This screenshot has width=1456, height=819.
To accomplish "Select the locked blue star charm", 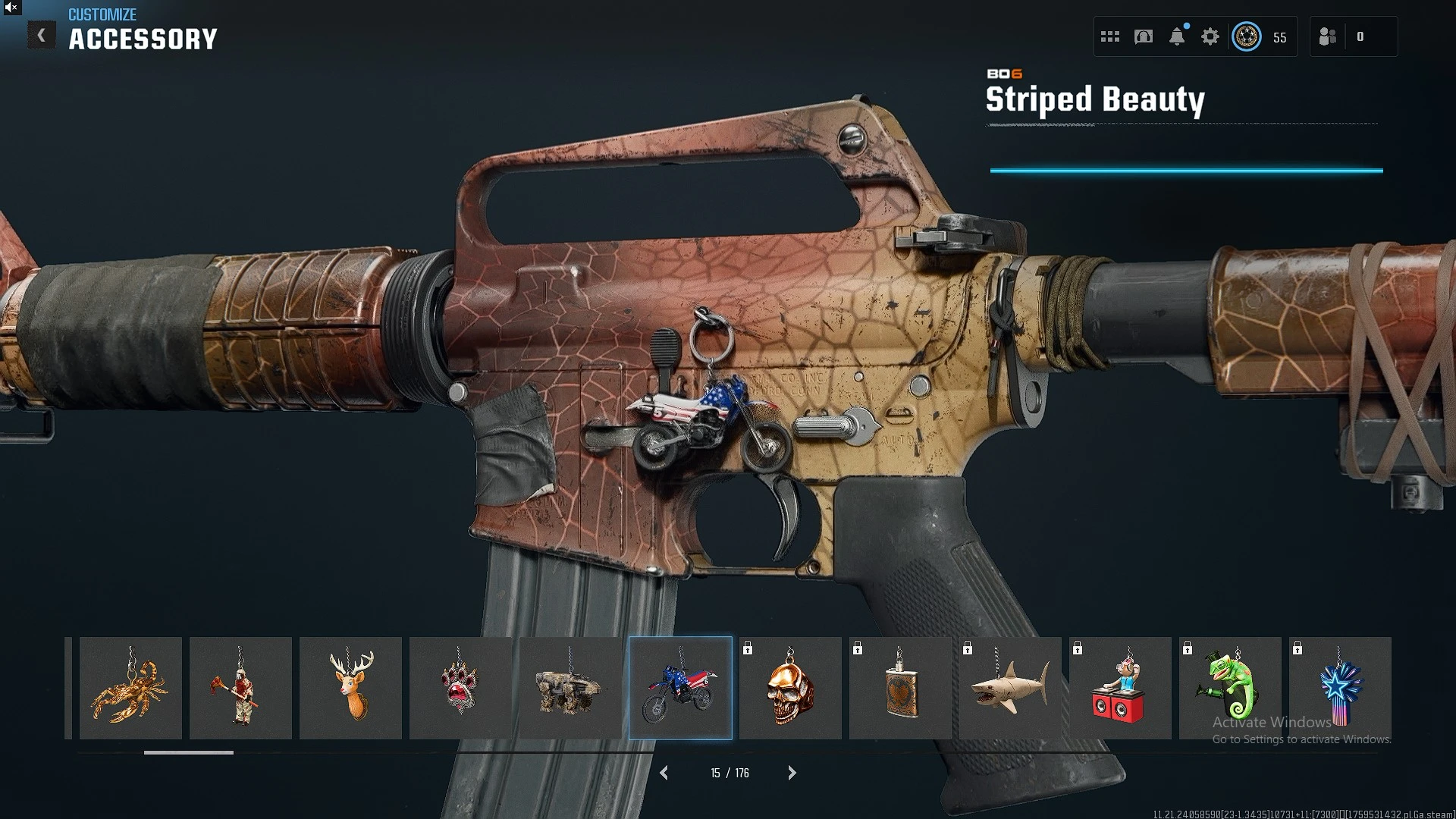I will (1340, 688).
